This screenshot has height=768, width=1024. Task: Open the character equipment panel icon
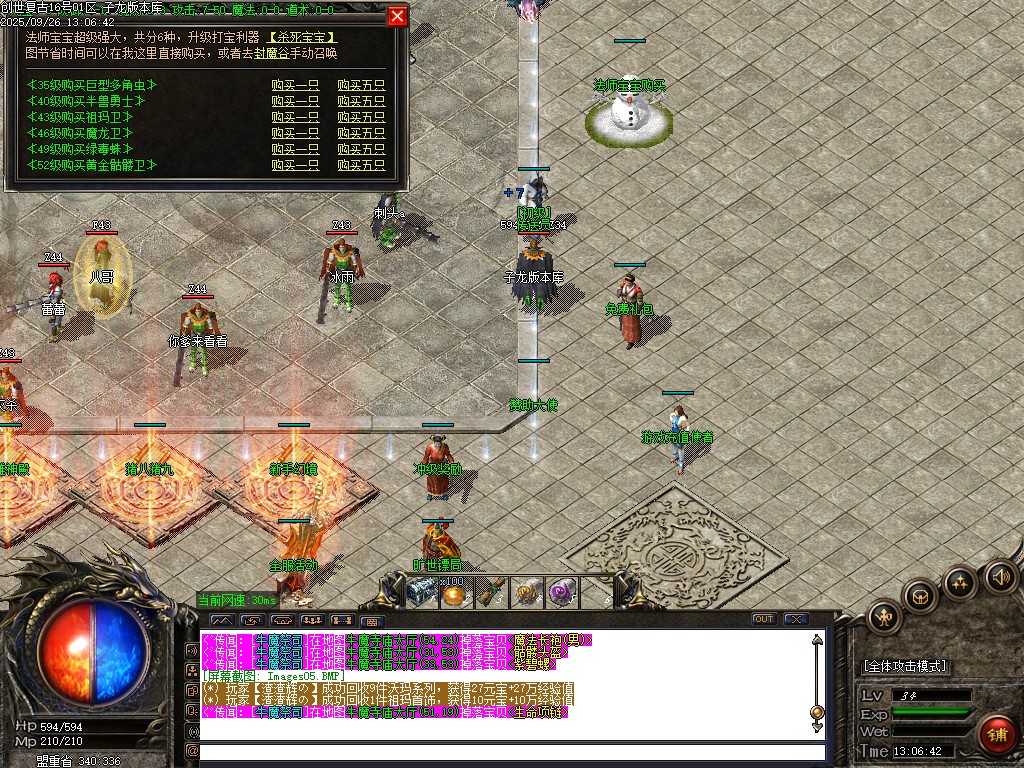pyautogui.click(x=884, y=617)
